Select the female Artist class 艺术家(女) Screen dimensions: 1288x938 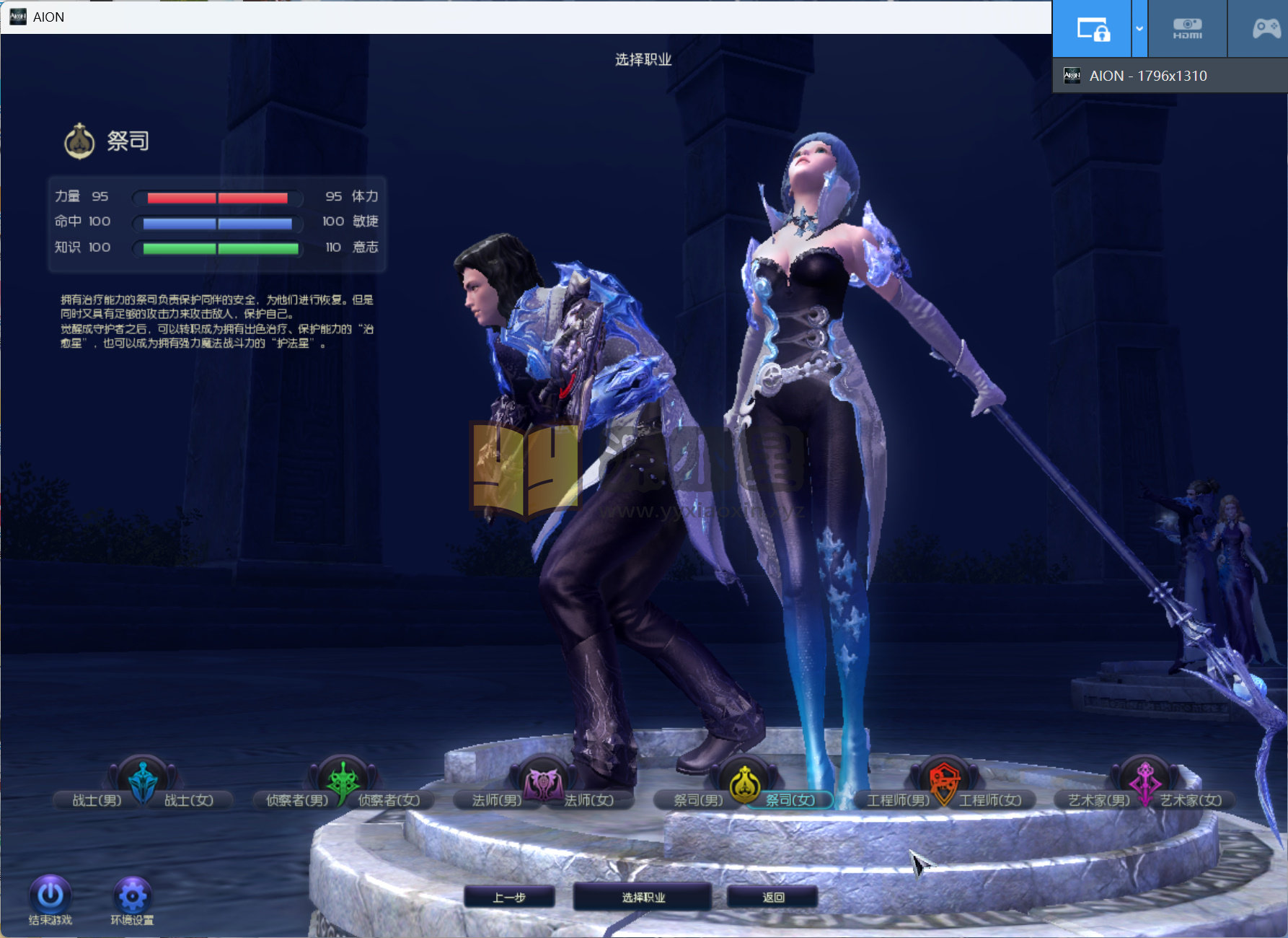pos(1191,800)
